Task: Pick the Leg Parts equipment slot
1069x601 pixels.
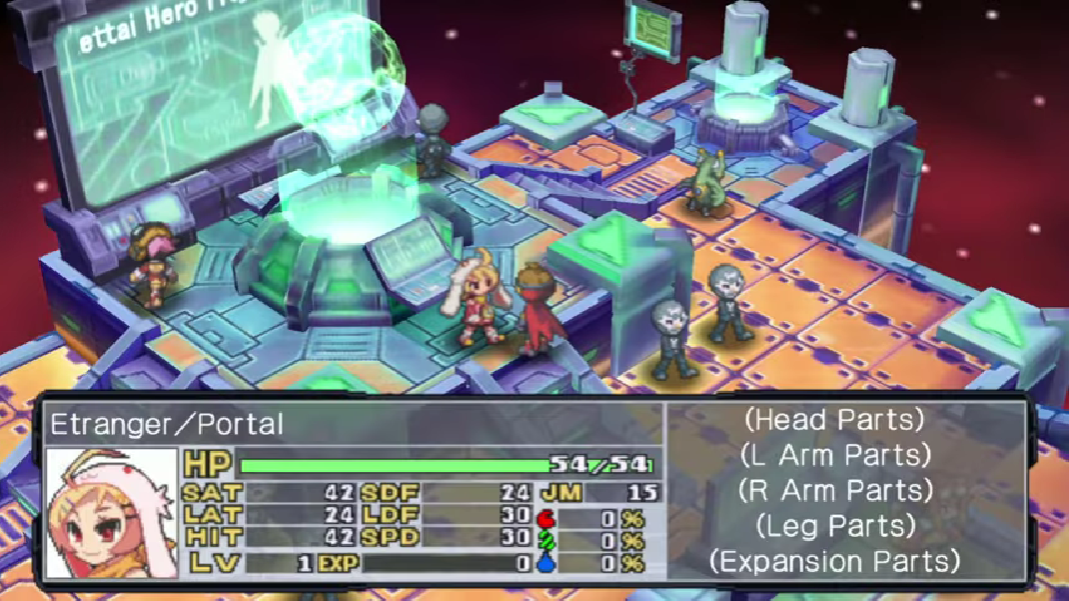Action: 835,525
